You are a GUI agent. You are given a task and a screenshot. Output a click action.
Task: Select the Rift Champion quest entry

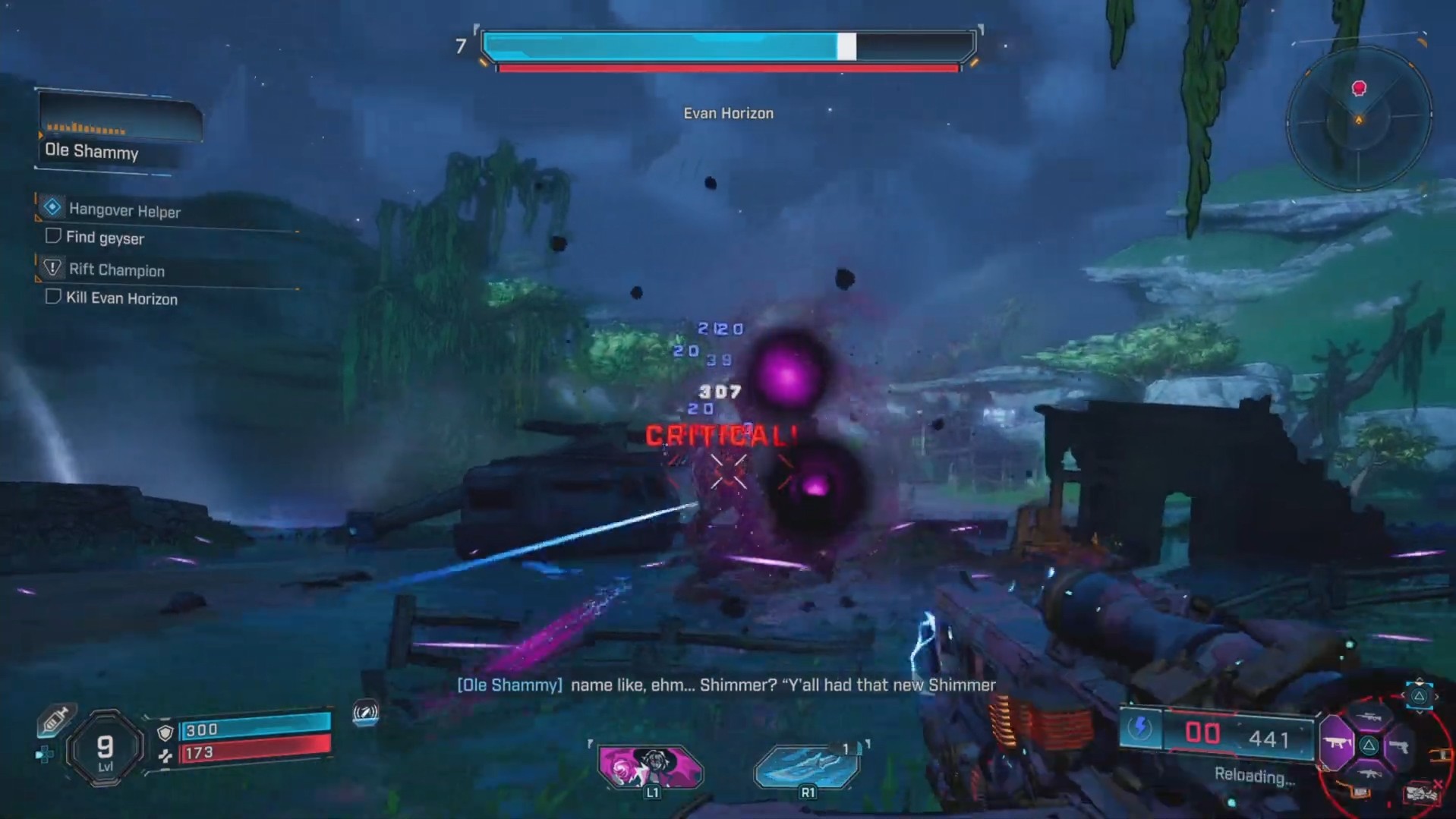pyautogui.click(x=116, y=269)
